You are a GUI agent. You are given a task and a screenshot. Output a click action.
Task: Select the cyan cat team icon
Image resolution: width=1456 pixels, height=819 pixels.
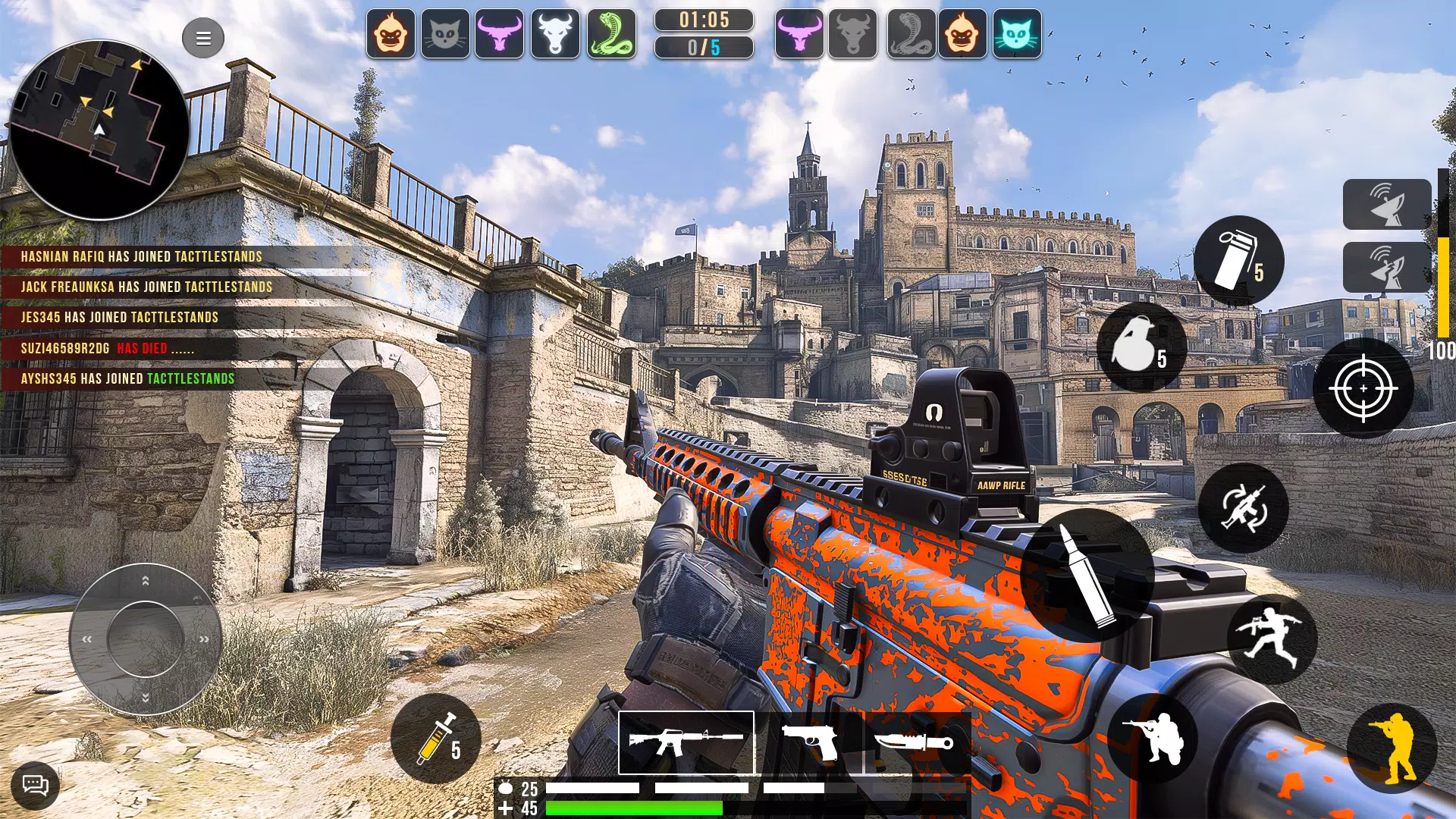(1017, 34)
